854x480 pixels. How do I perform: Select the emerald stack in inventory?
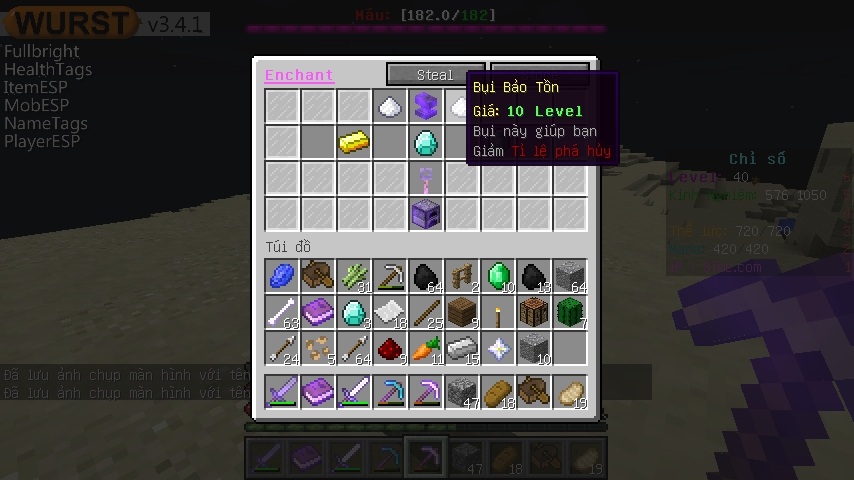(x=498, y=276)
